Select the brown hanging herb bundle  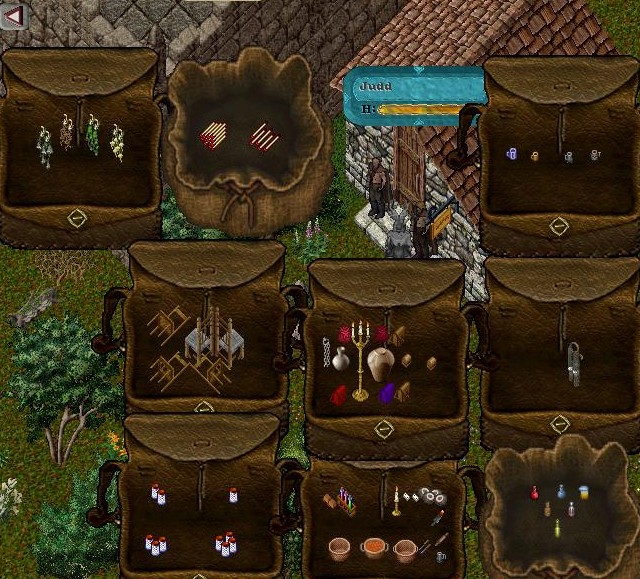tap(67, 132)
